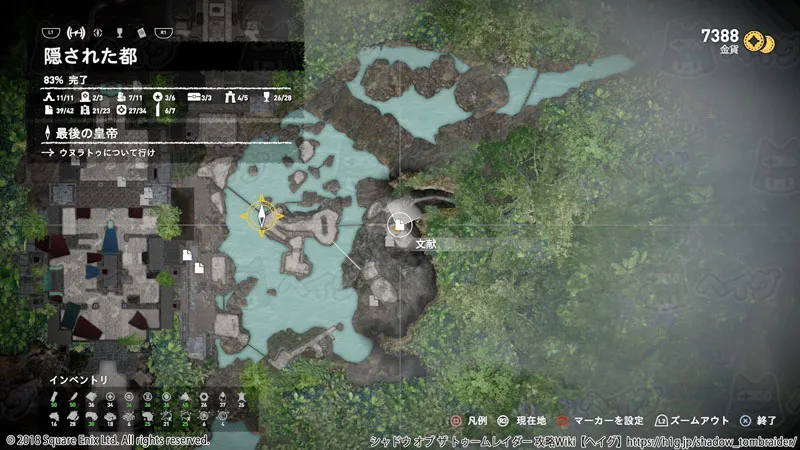800x450 pixels.
Task: Click the 隠された都 region title
Action: point(90,58)
